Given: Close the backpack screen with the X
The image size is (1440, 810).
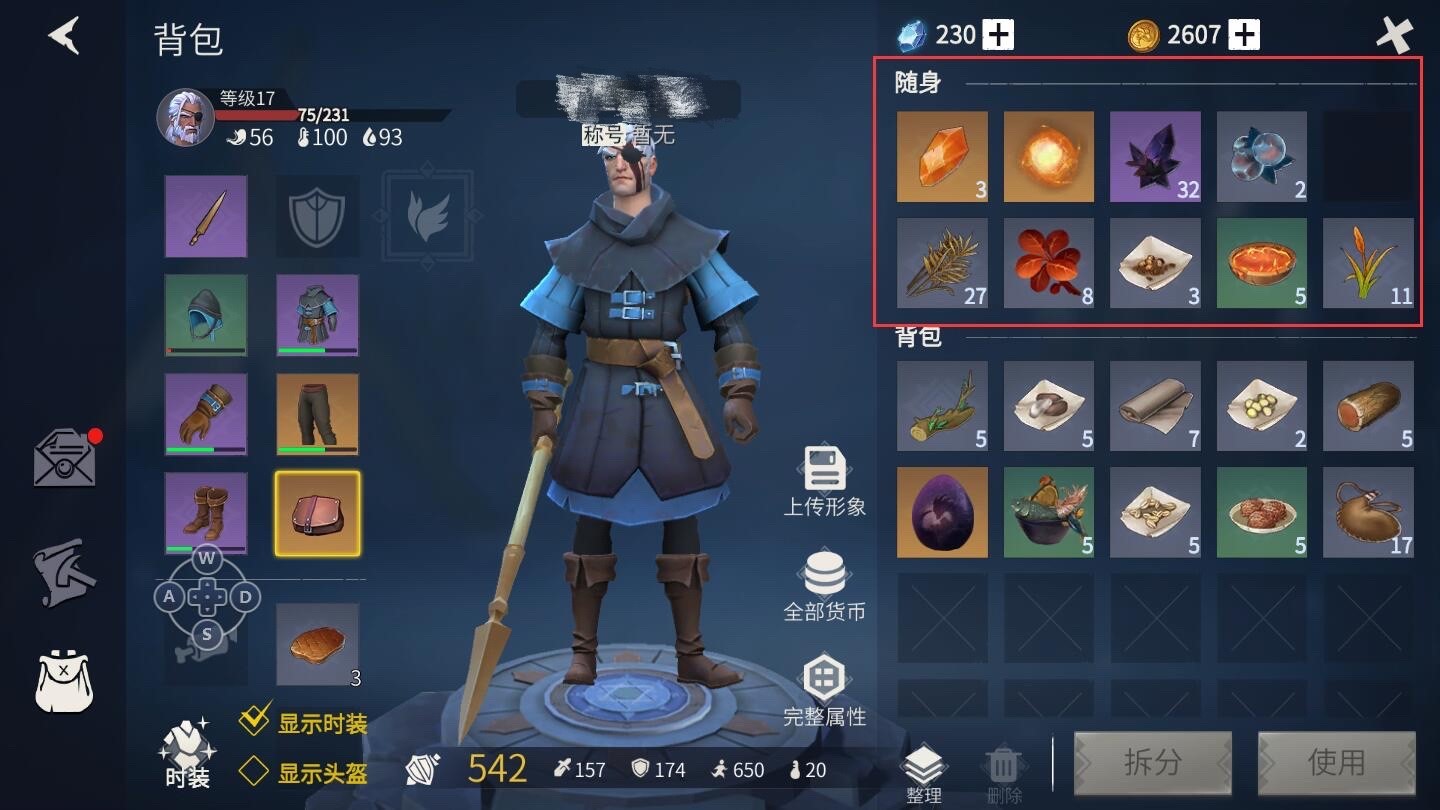Looking at the screenshot, I should (1394, 36).
